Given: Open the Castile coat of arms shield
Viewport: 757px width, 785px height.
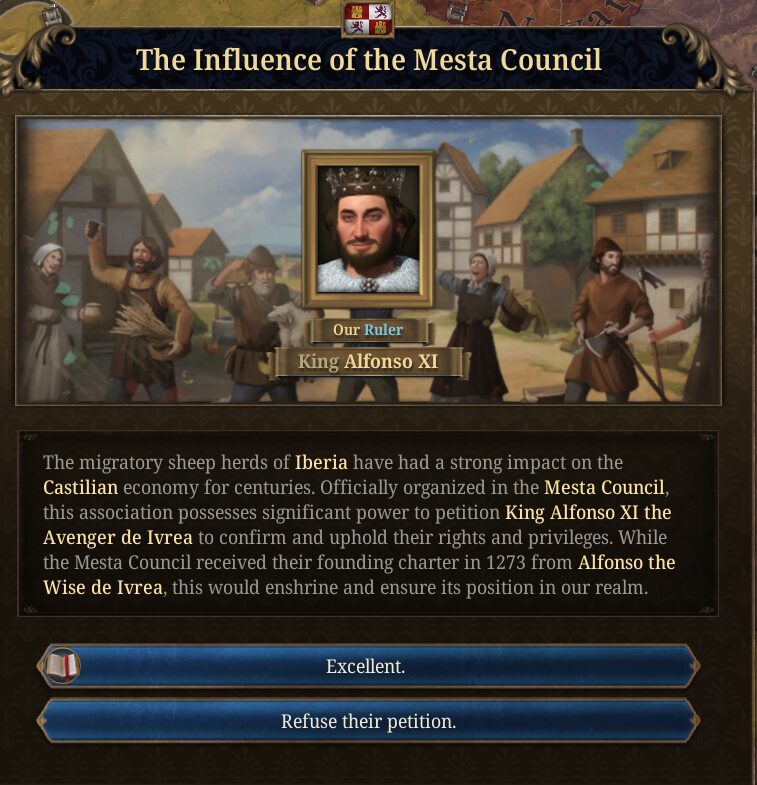Looking at the screenshot, I should (367, 18).
